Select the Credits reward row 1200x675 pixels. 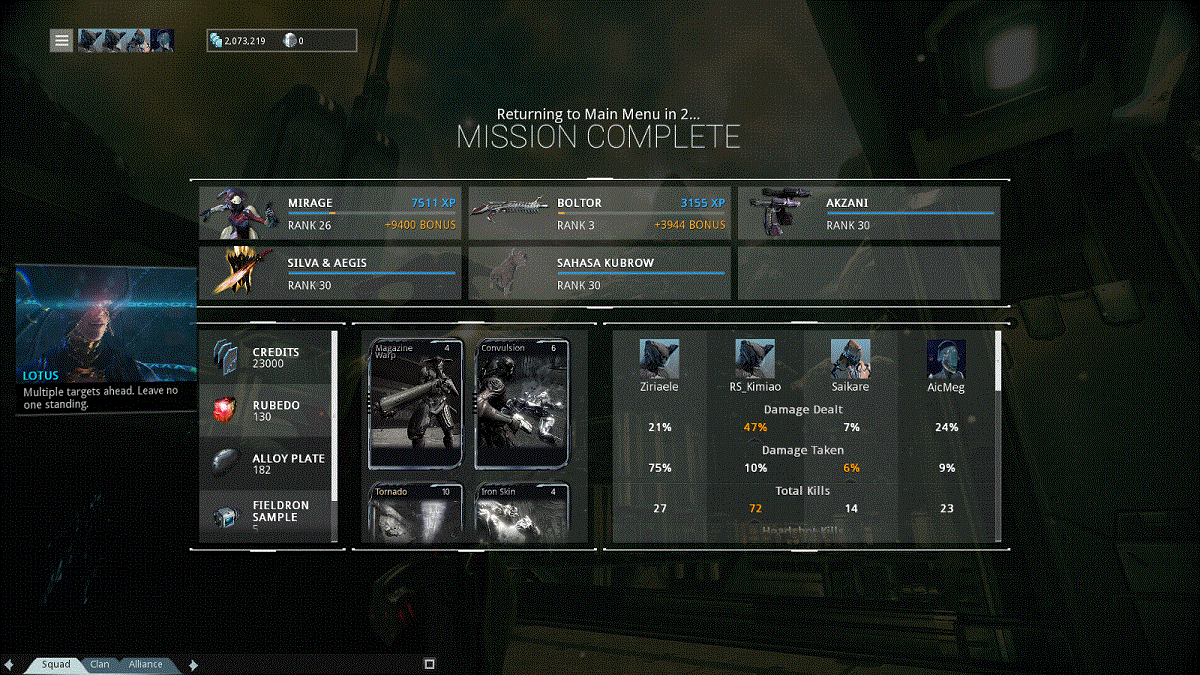point(266,359)
